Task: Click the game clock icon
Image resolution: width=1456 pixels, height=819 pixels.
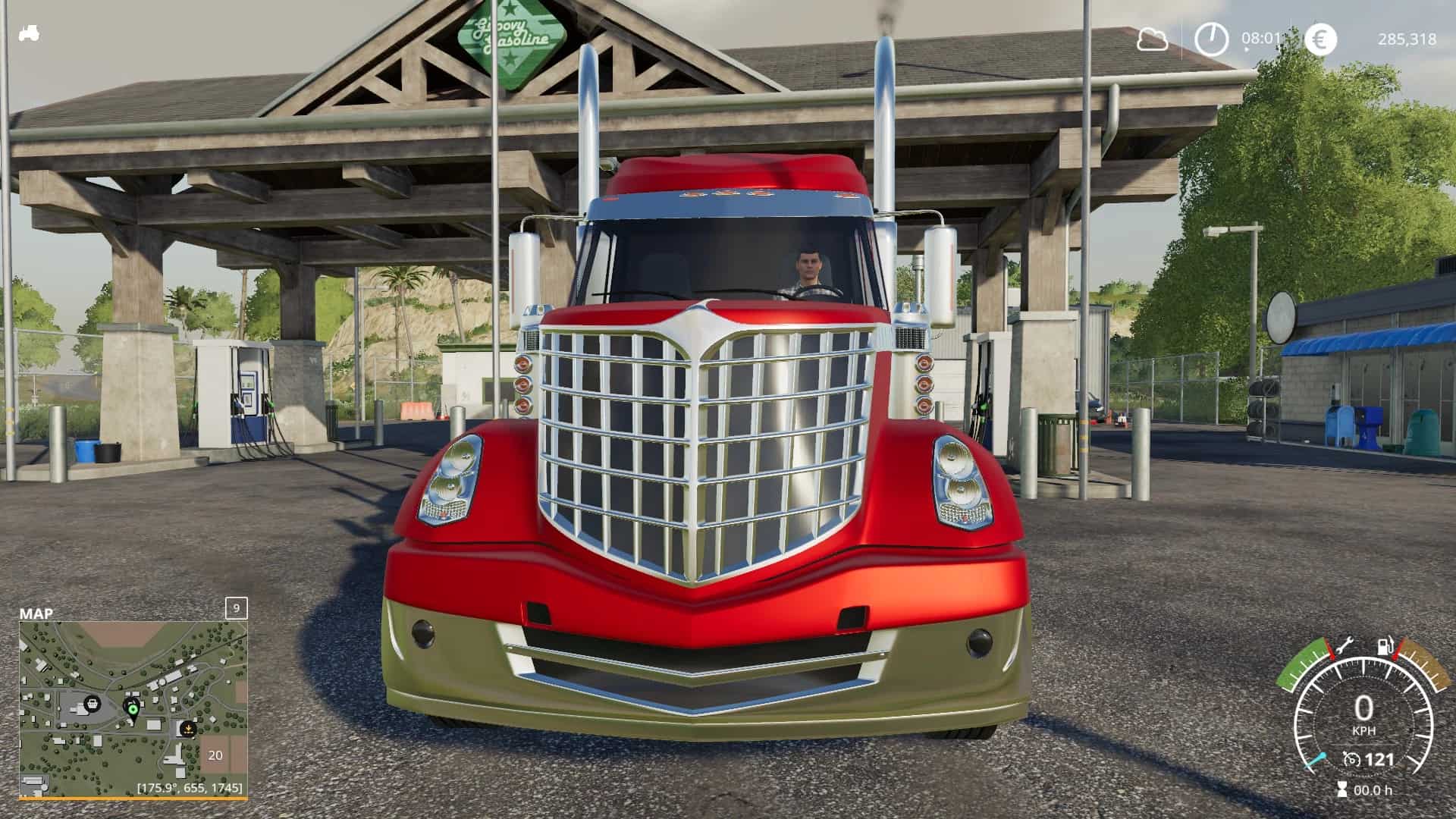Action: click(x=1211, y=39)
